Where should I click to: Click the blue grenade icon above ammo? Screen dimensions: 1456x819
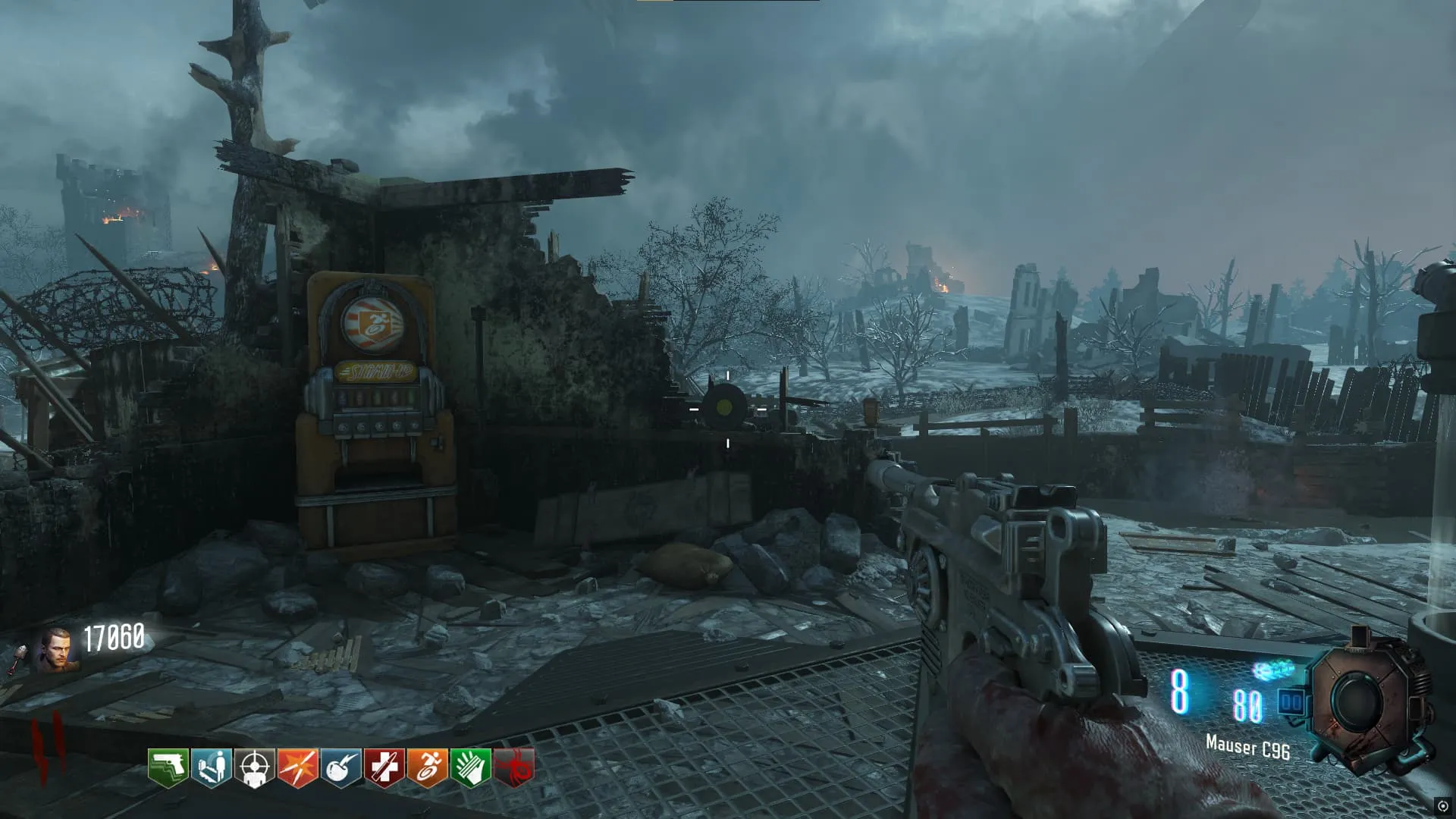click(x=1274, y=670)
